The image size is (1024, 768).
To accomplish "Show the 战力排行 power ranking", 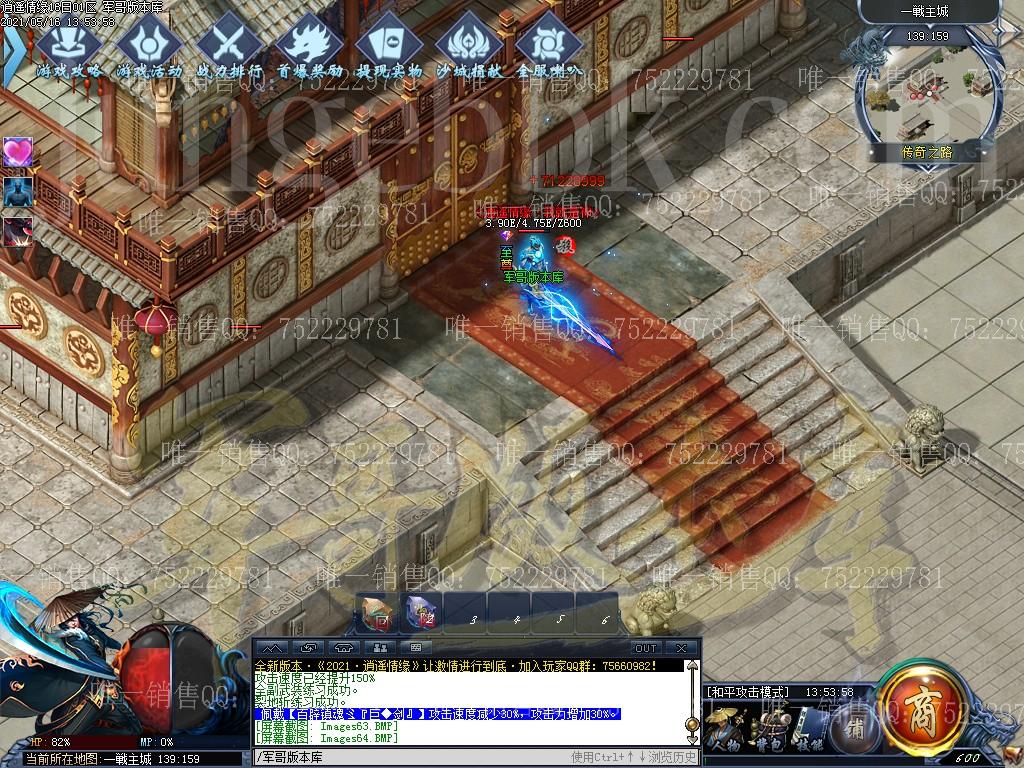I will [x=229, y=44].
